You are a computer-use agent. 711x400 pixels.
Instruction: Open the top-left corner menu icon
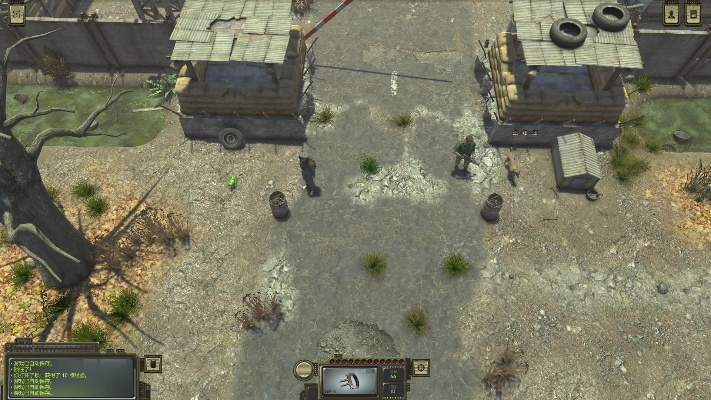click(x=16, y=13)
